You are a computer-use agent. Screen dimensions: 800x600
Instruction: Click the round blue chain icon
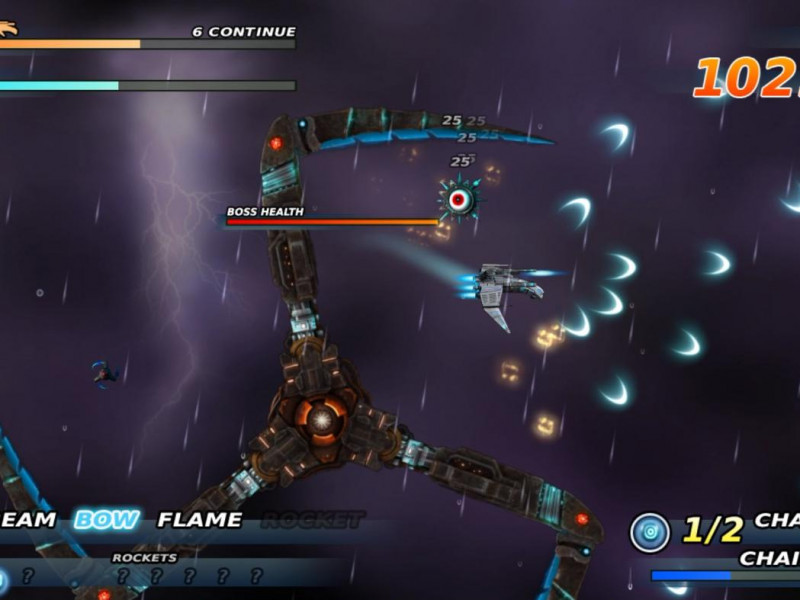649,532
